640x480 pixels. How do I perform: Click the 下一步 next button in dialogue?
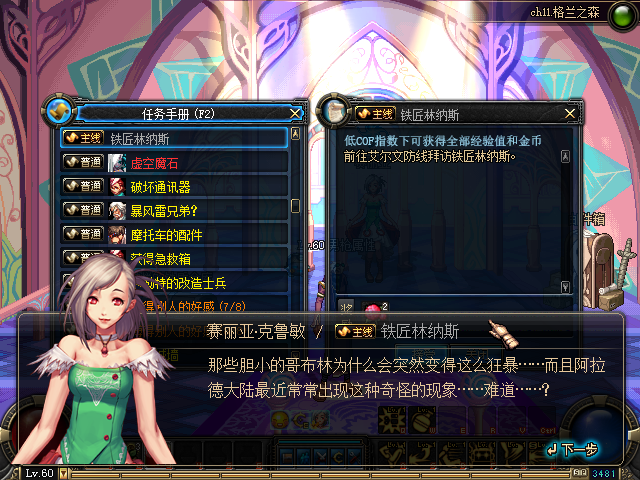[573, 449]
